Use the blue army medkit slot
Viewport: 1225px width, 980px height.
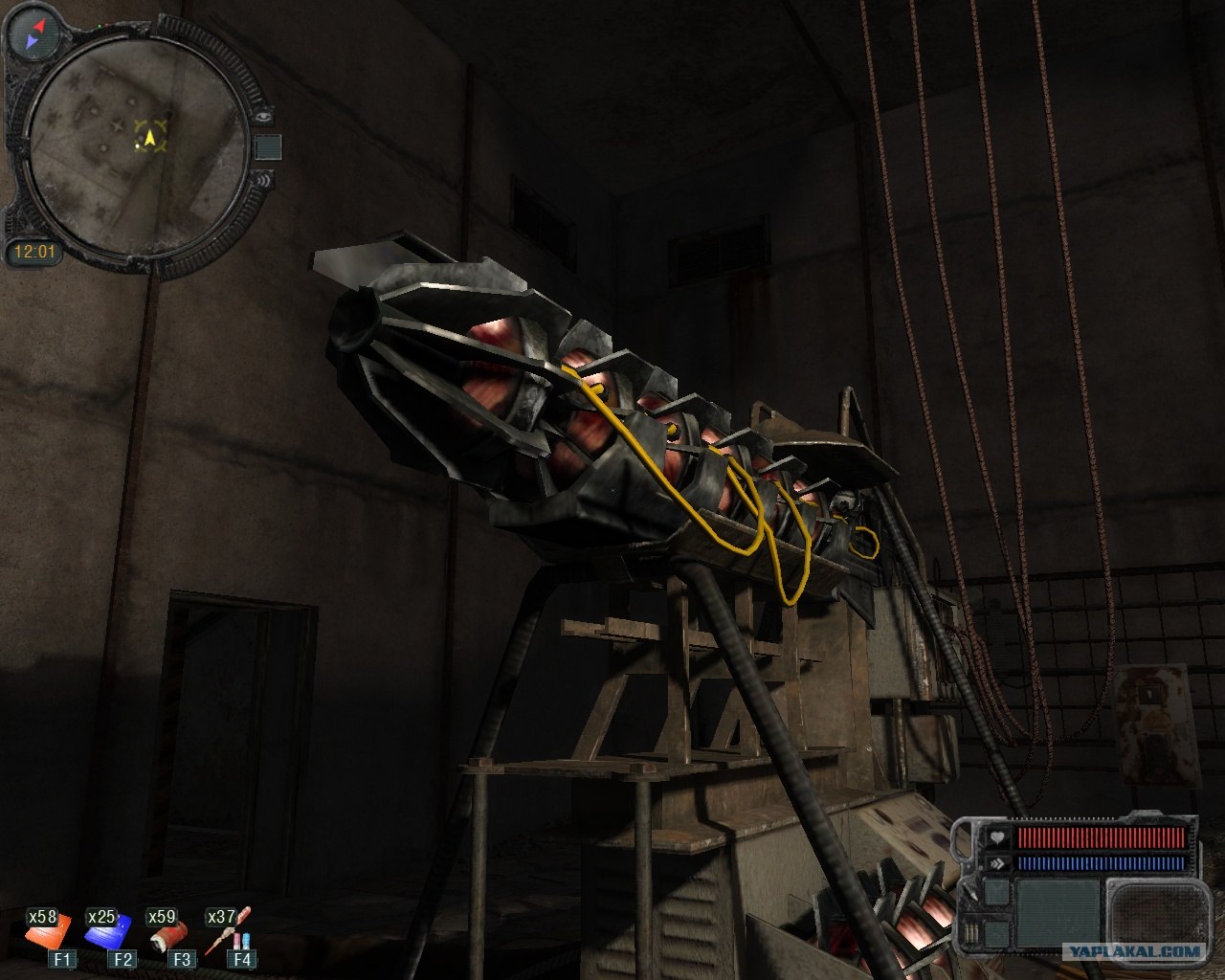106,931
